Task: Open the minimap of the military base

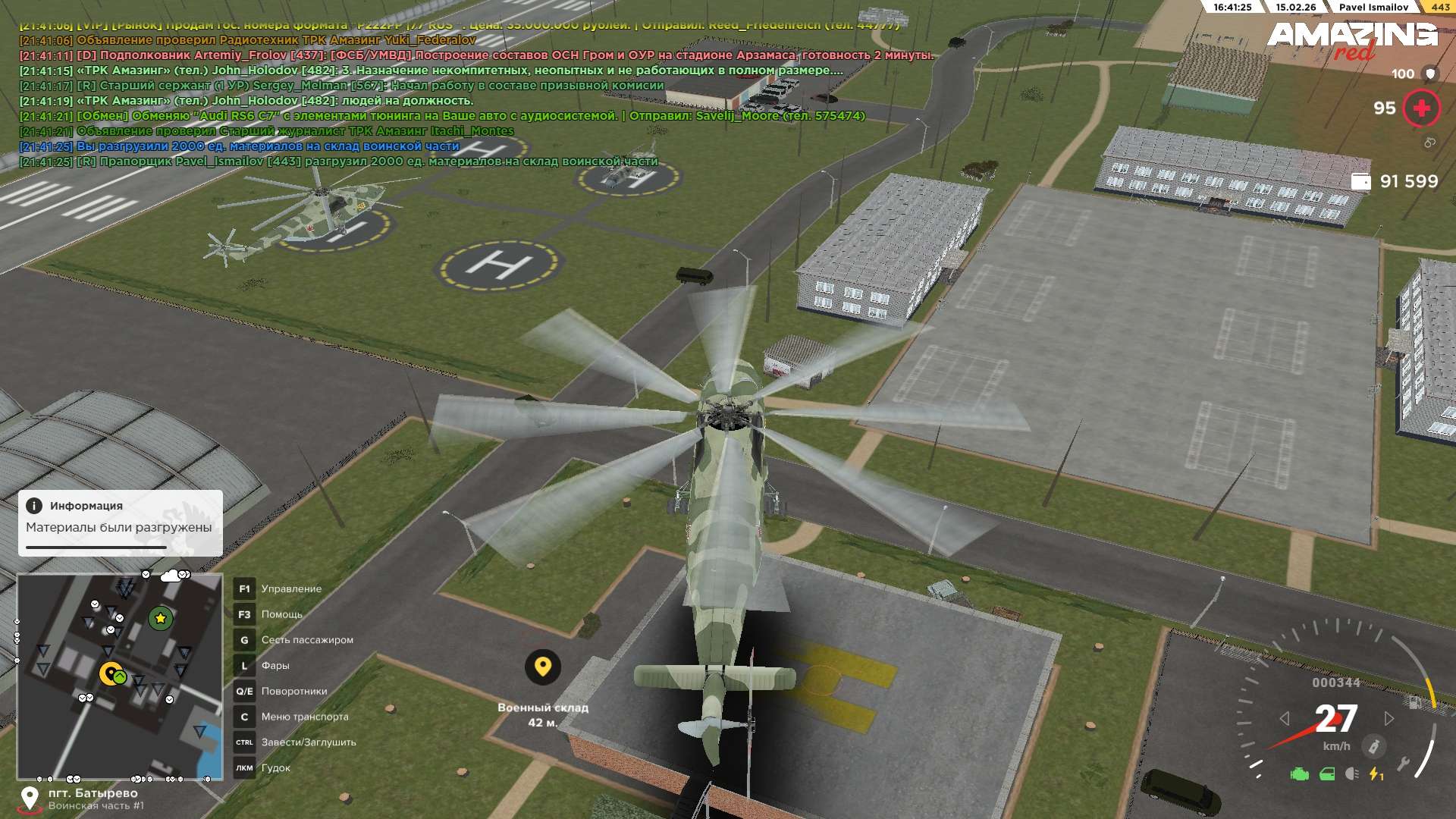Action: 119,676
